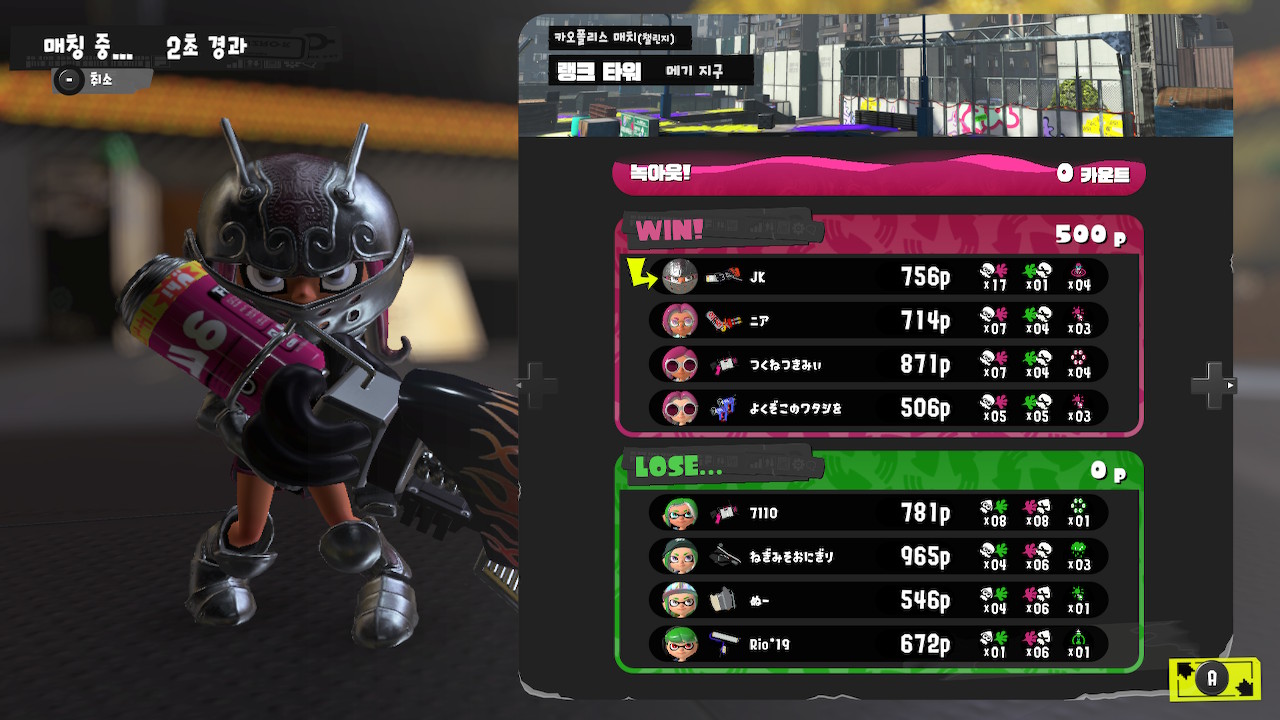Select the ぬー player row
Screen dimensions: 1280x720
click(x=878, y=600)
